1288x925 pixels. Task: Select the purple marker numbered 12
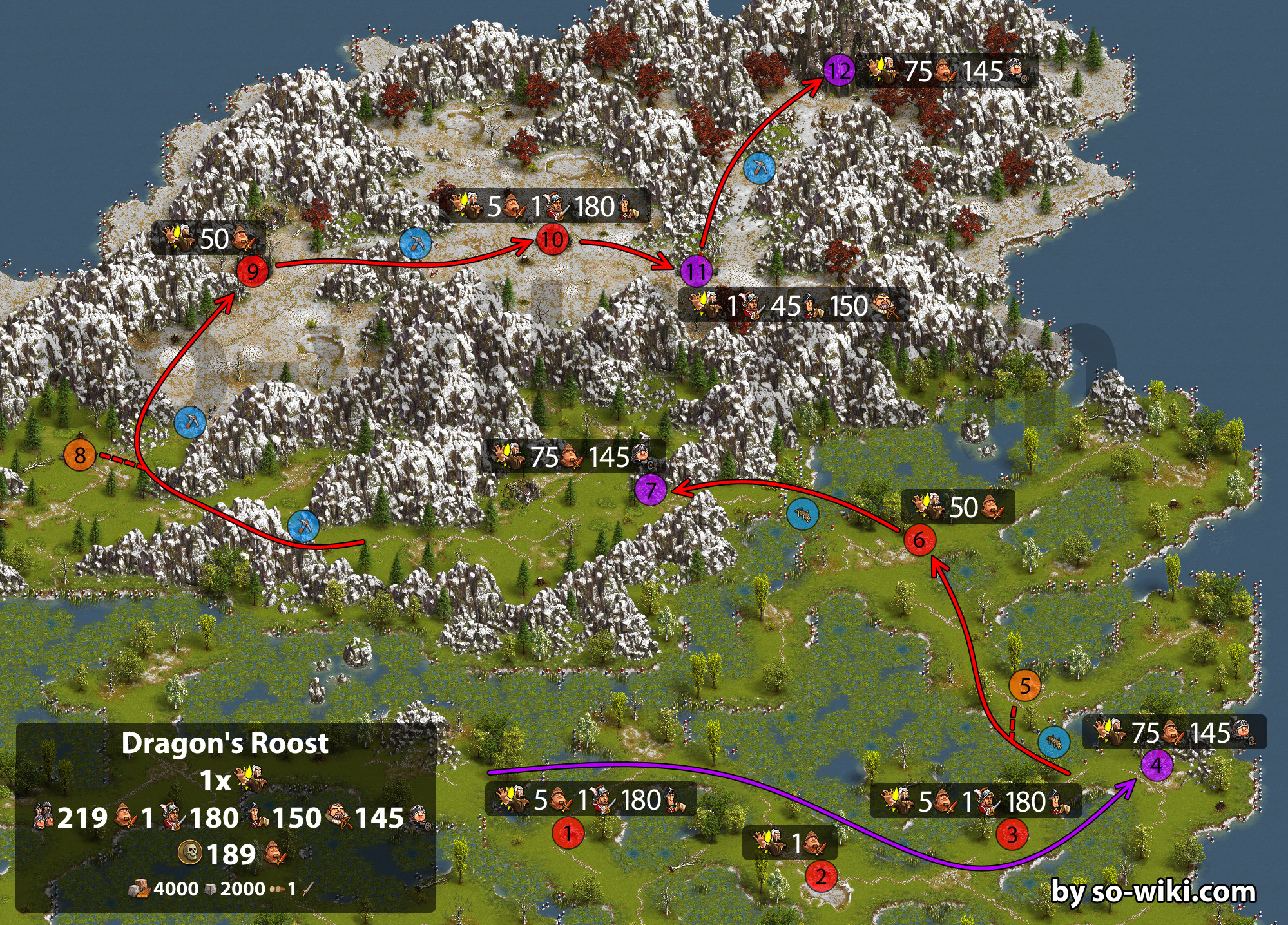pyautogui.click(x=839, y=70)
